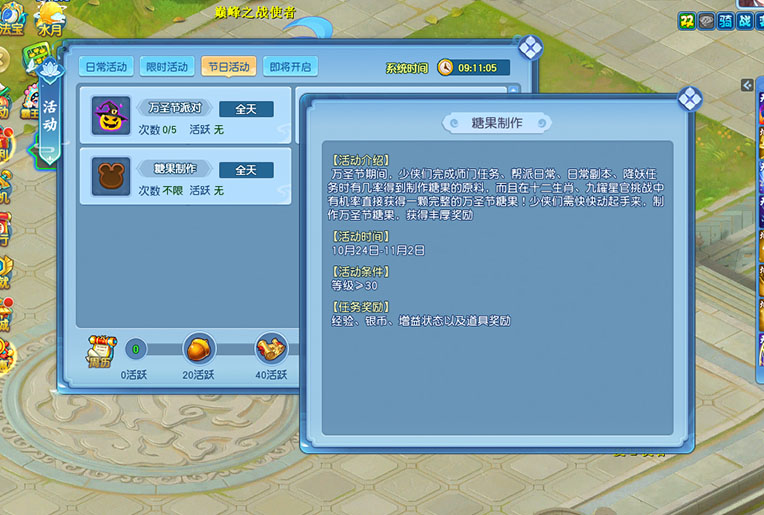Switch to the 日常活动 tab
Viewport: 764px width, 515px height.
106,66
